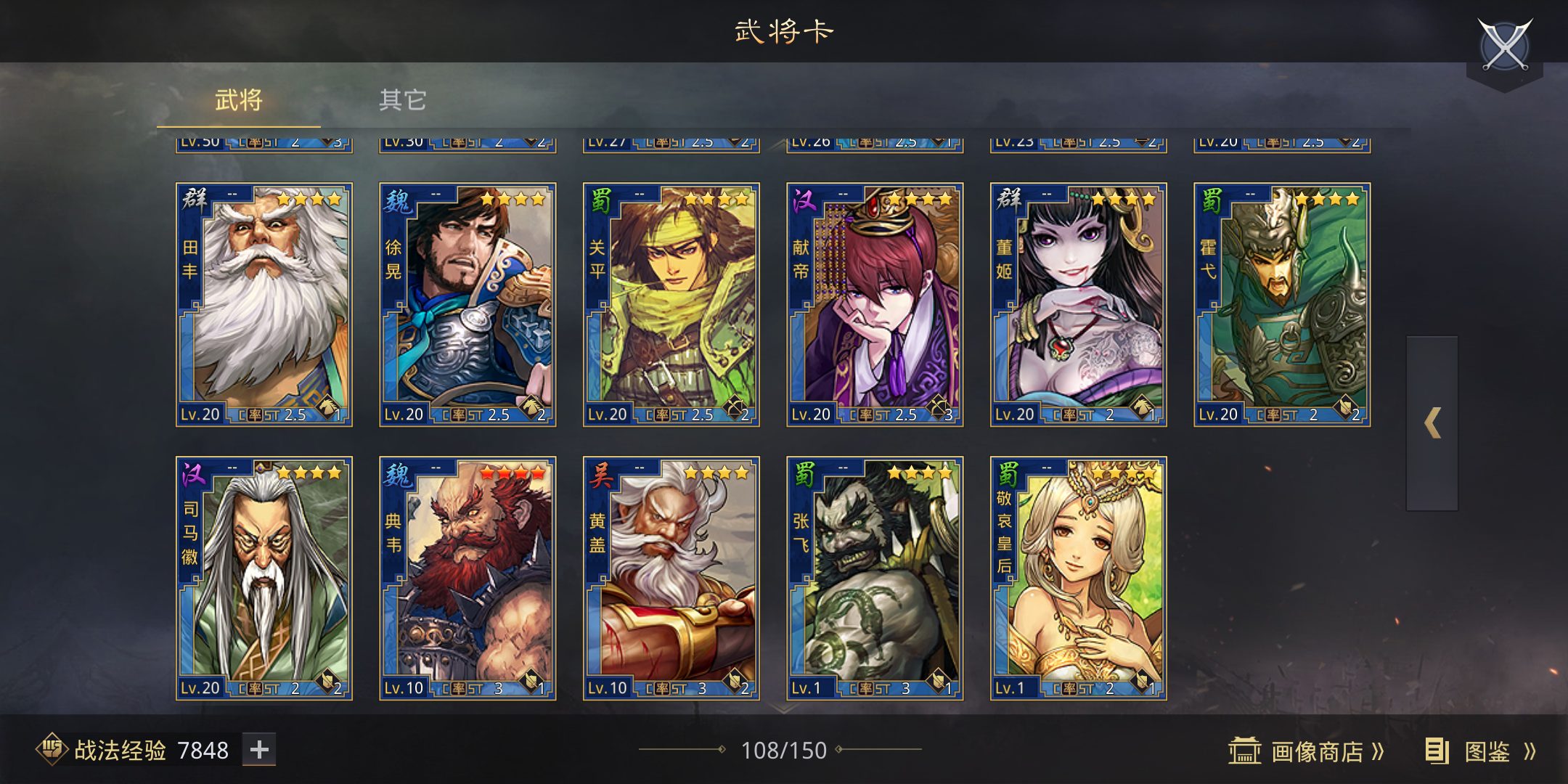This screenshot has width=1568, height=784.
Task: Select the 敬哀皇后 card
Action: pyautogui.click(x=1079, y=578)
